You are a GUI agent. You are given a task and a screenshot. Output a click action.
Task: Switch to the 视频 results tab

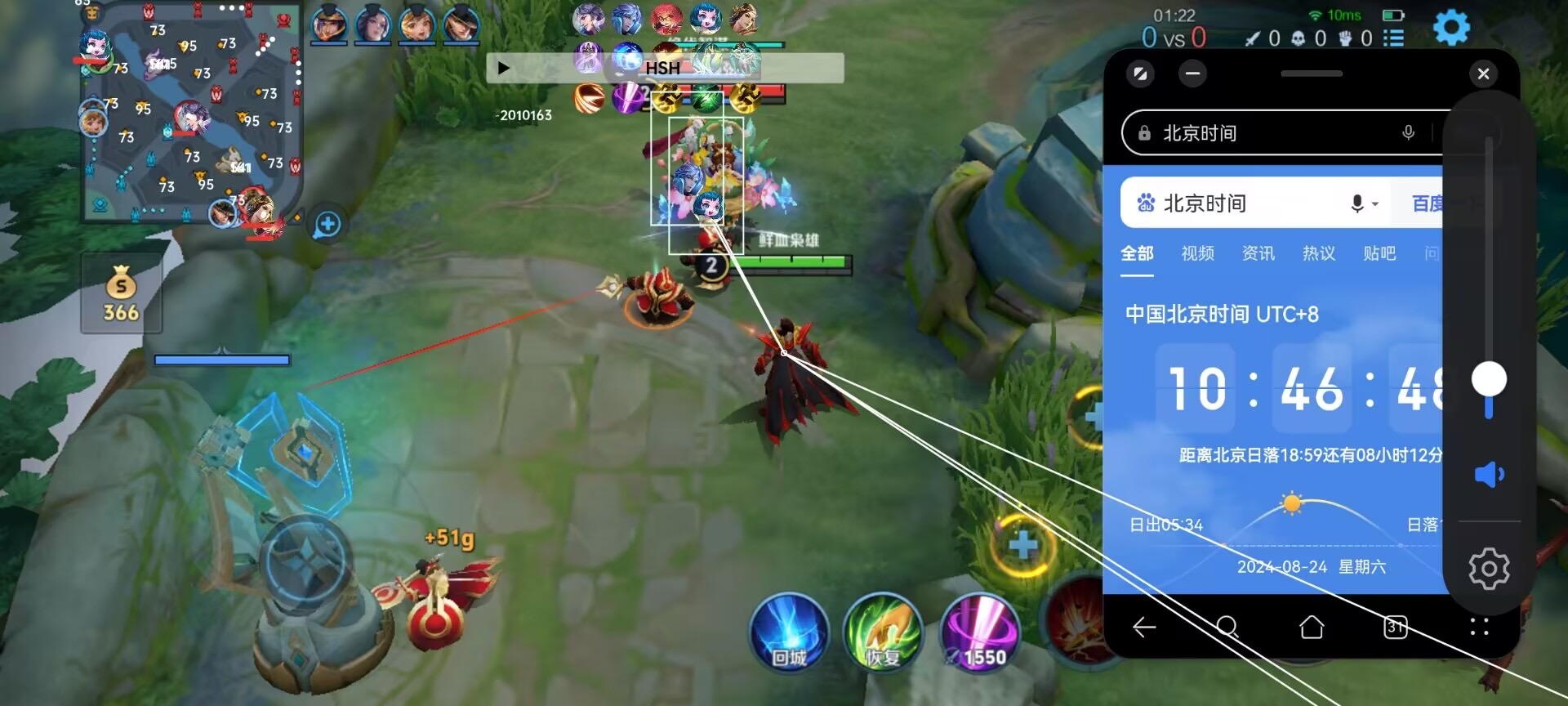click(1197, 254)
